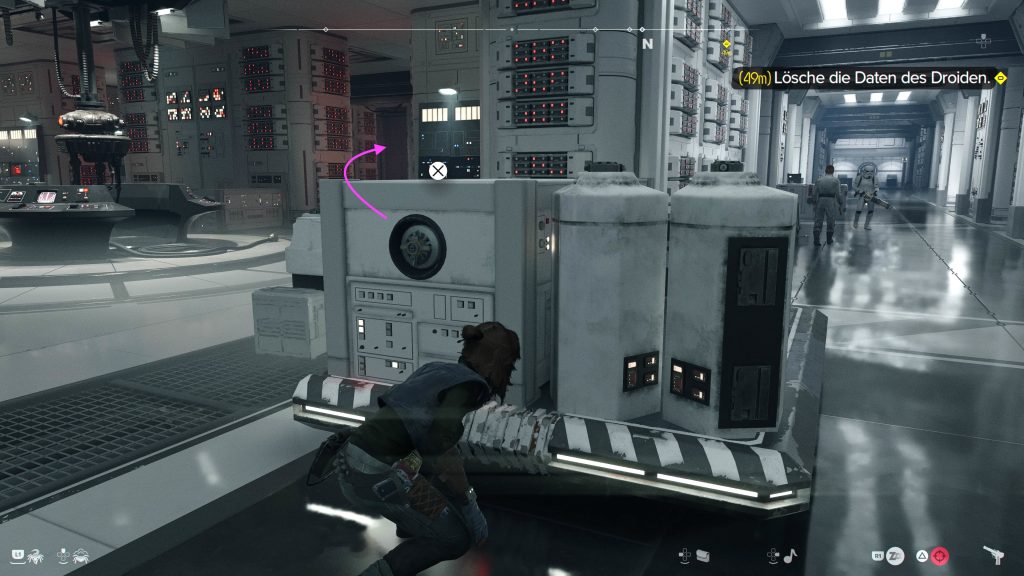
Task: Choose the music note whistle icon
Action: [x=790, y=555]
